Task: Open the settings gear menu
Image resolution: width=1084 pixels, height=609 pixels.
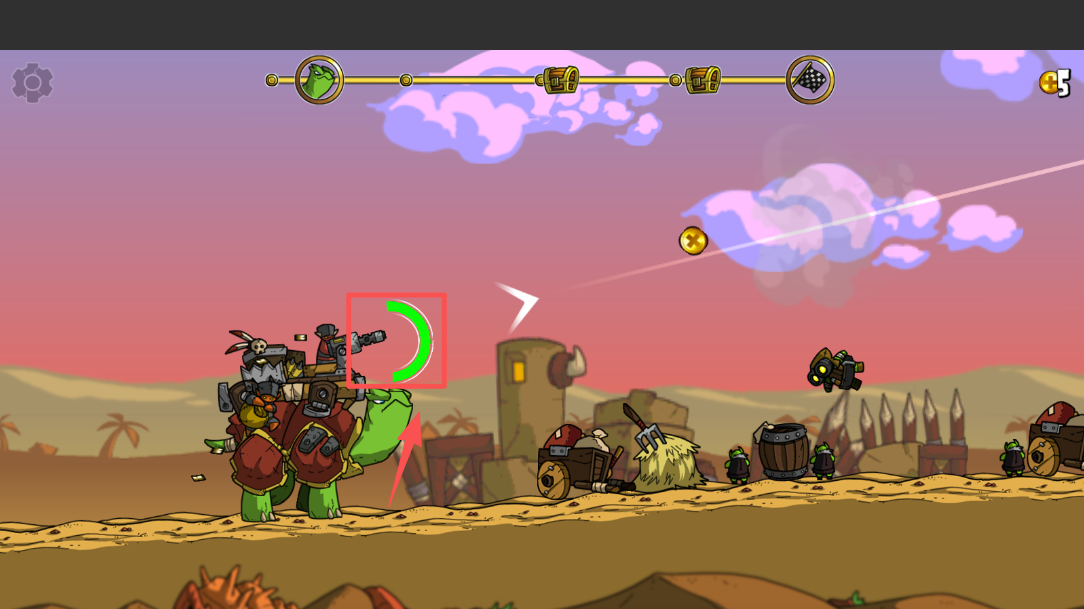Action: pyautogui.click(x=32, y=82)
